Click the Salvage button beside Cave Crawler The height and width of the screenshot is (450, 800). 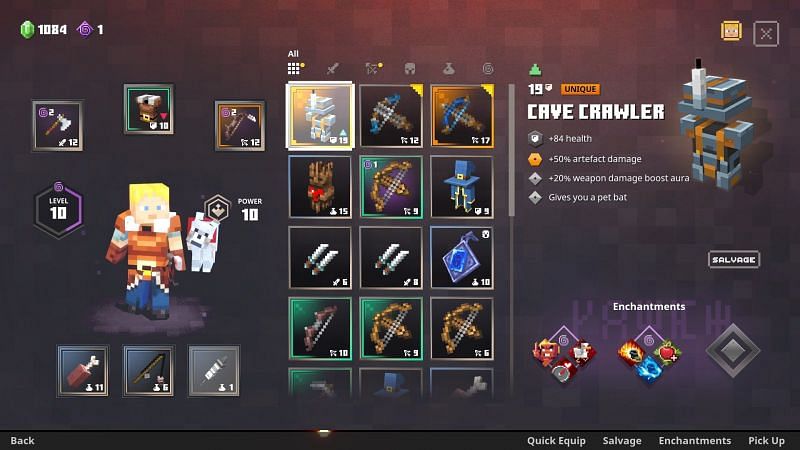(734, 260)
